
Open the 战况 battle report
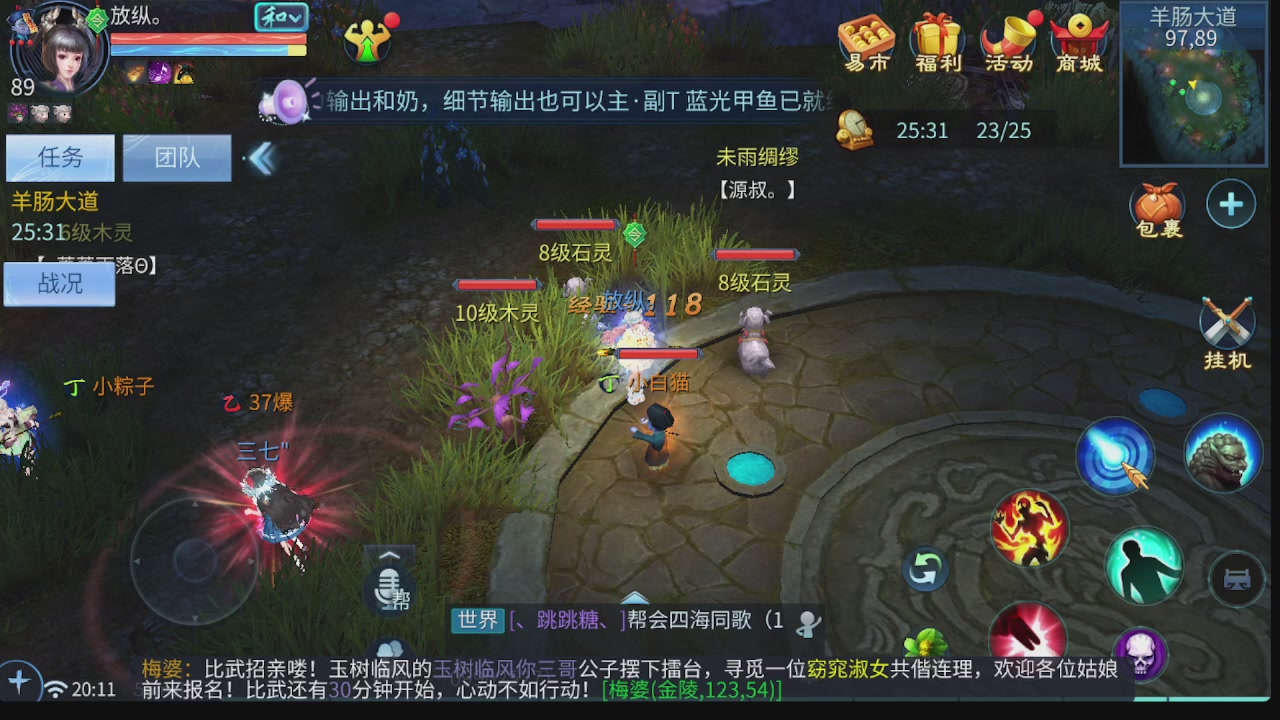58,283
